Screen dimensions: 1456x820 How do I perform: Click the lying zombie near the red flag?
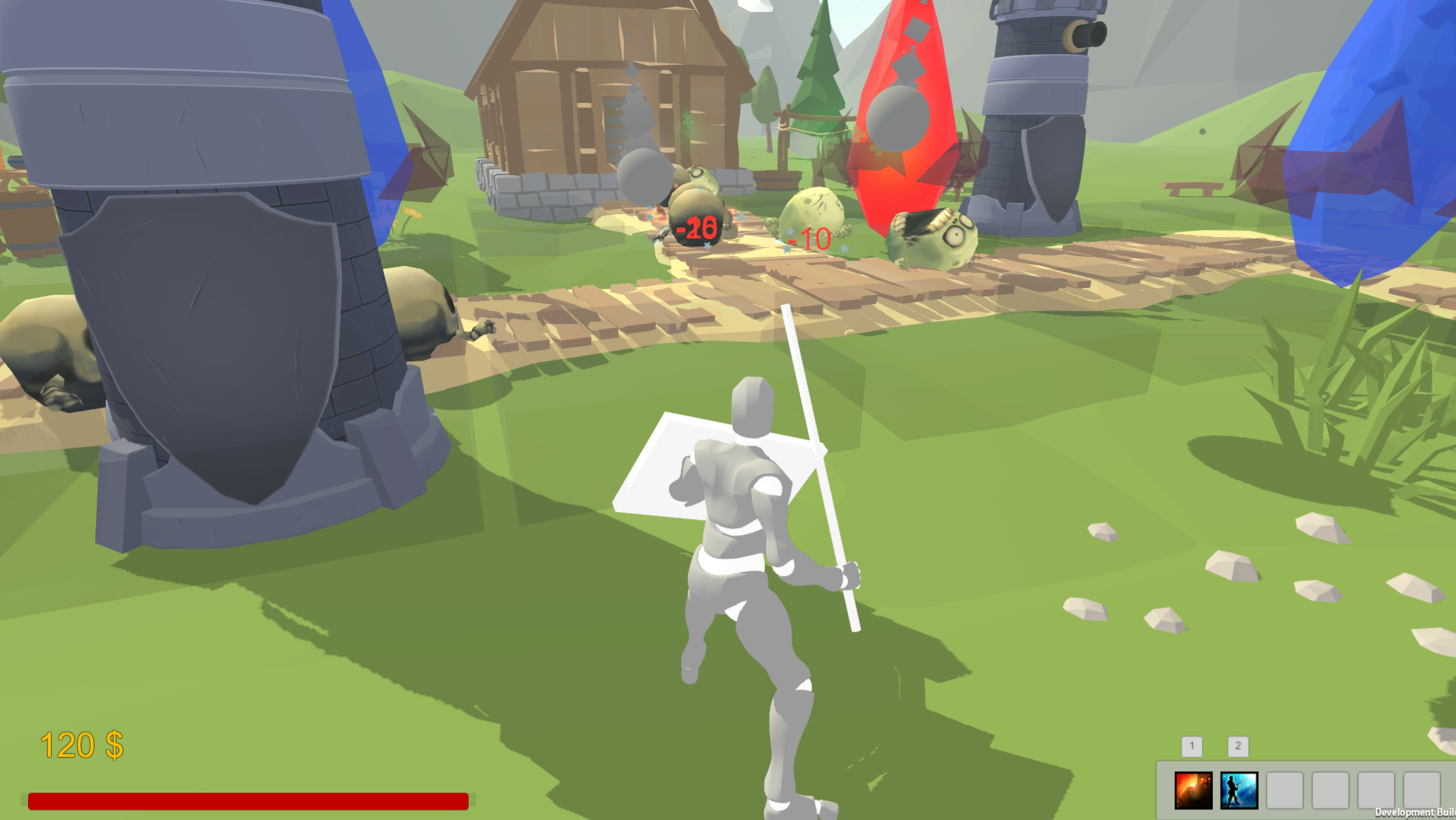tap(930, 239)
